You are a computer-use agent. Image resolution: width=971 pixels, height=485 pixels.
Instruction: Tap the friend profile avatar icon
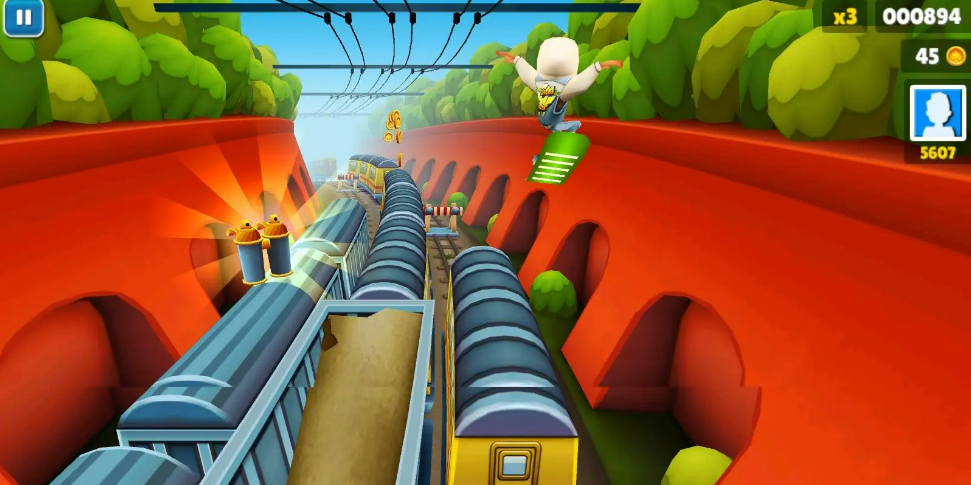[937, 111]
